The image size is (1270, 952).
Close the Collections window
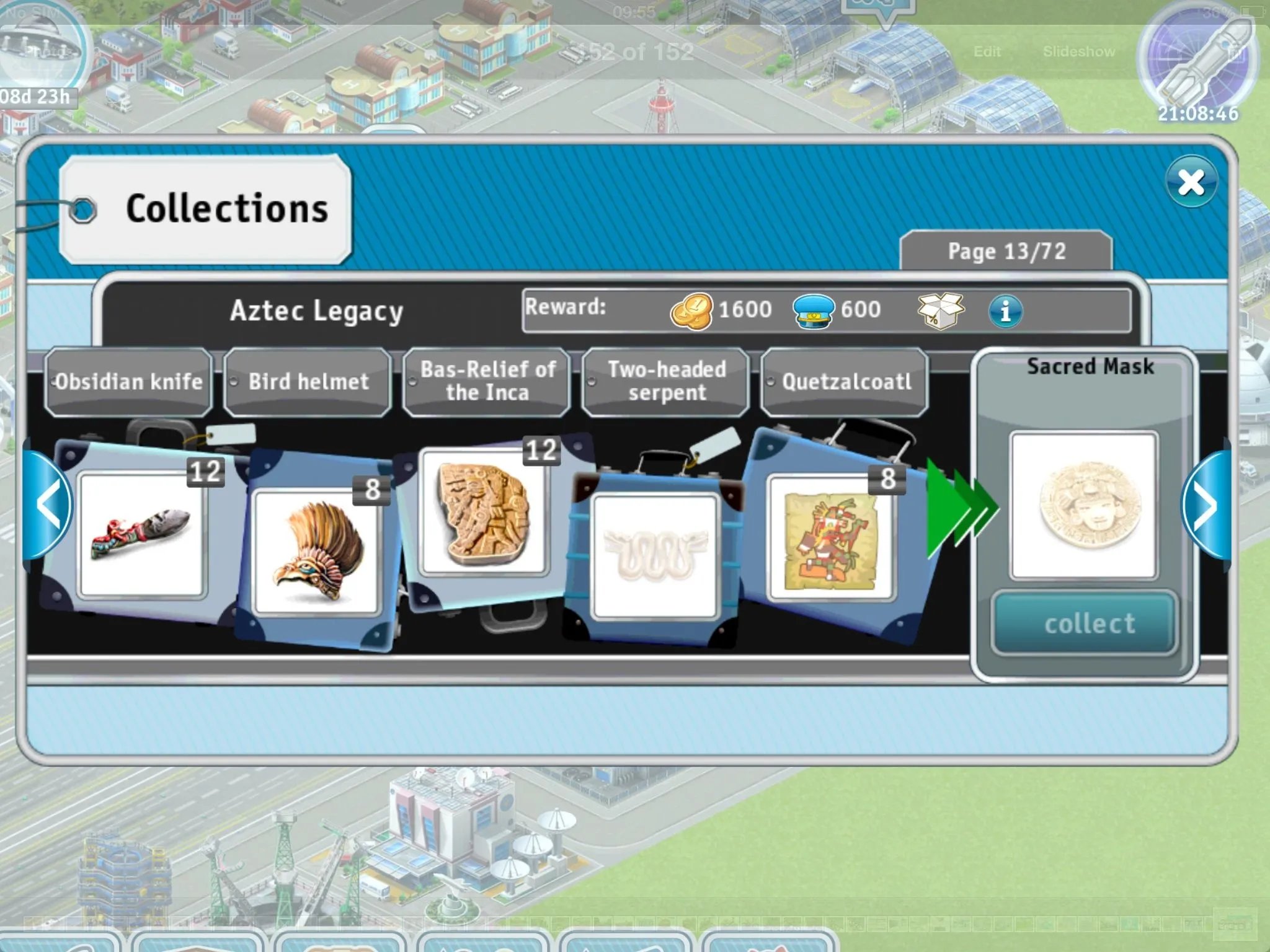tap(1191, 182)
